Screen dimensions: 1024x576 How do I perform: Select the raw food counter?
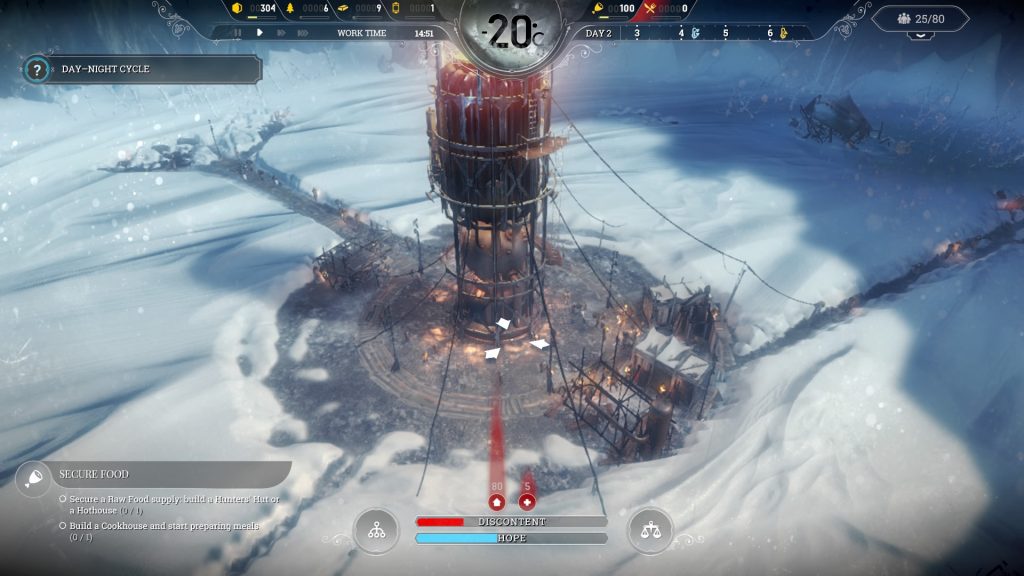(616, 9)
